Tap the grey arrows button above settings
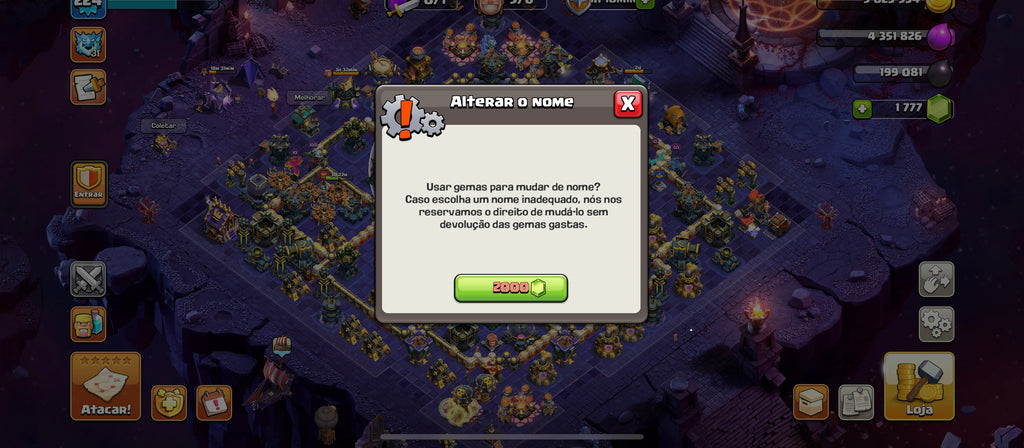Screen dimensions: 1024x448 pyautogui.click(x=936, y=279)
